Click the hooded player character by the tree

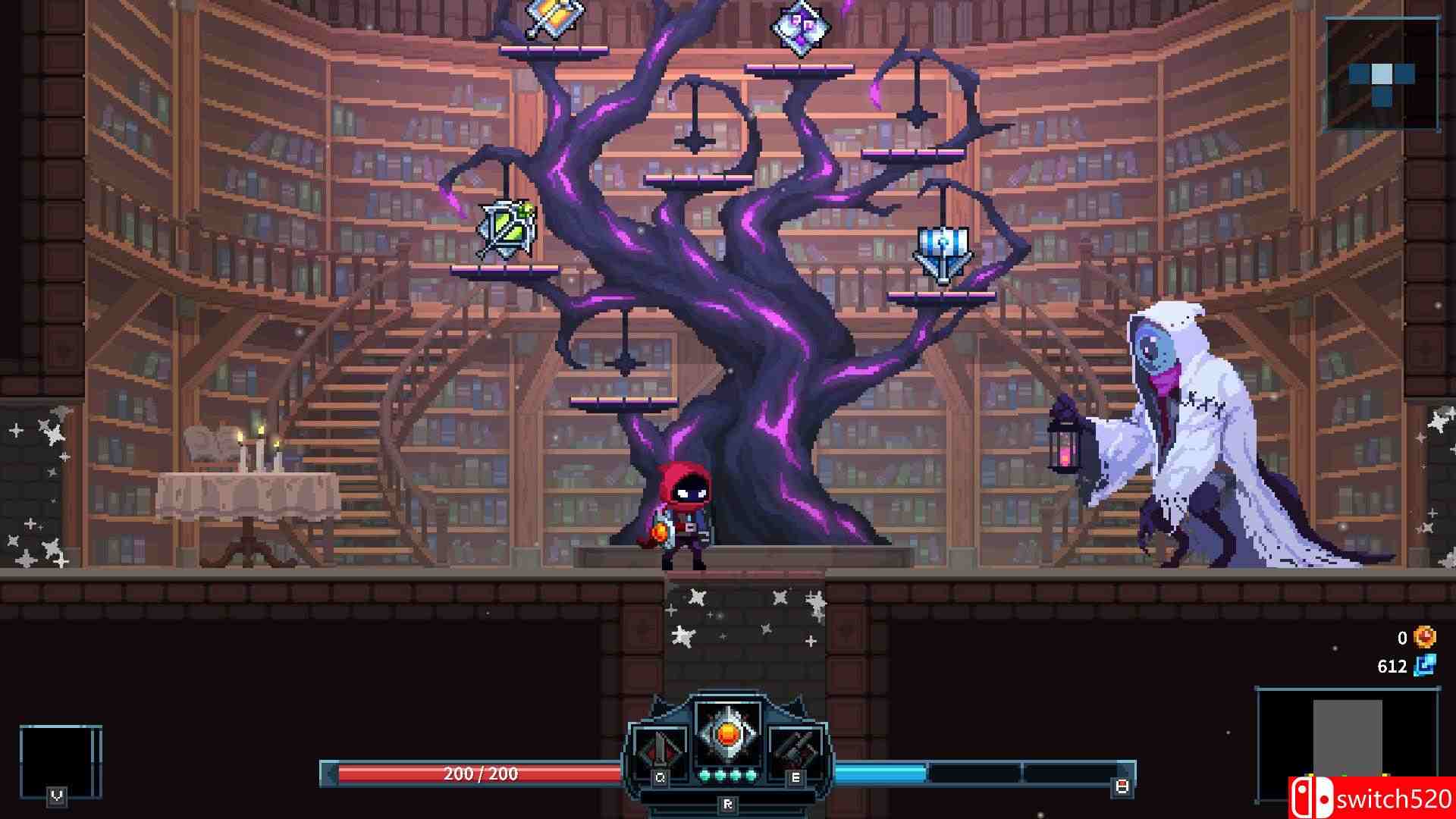tap(681, 523)
